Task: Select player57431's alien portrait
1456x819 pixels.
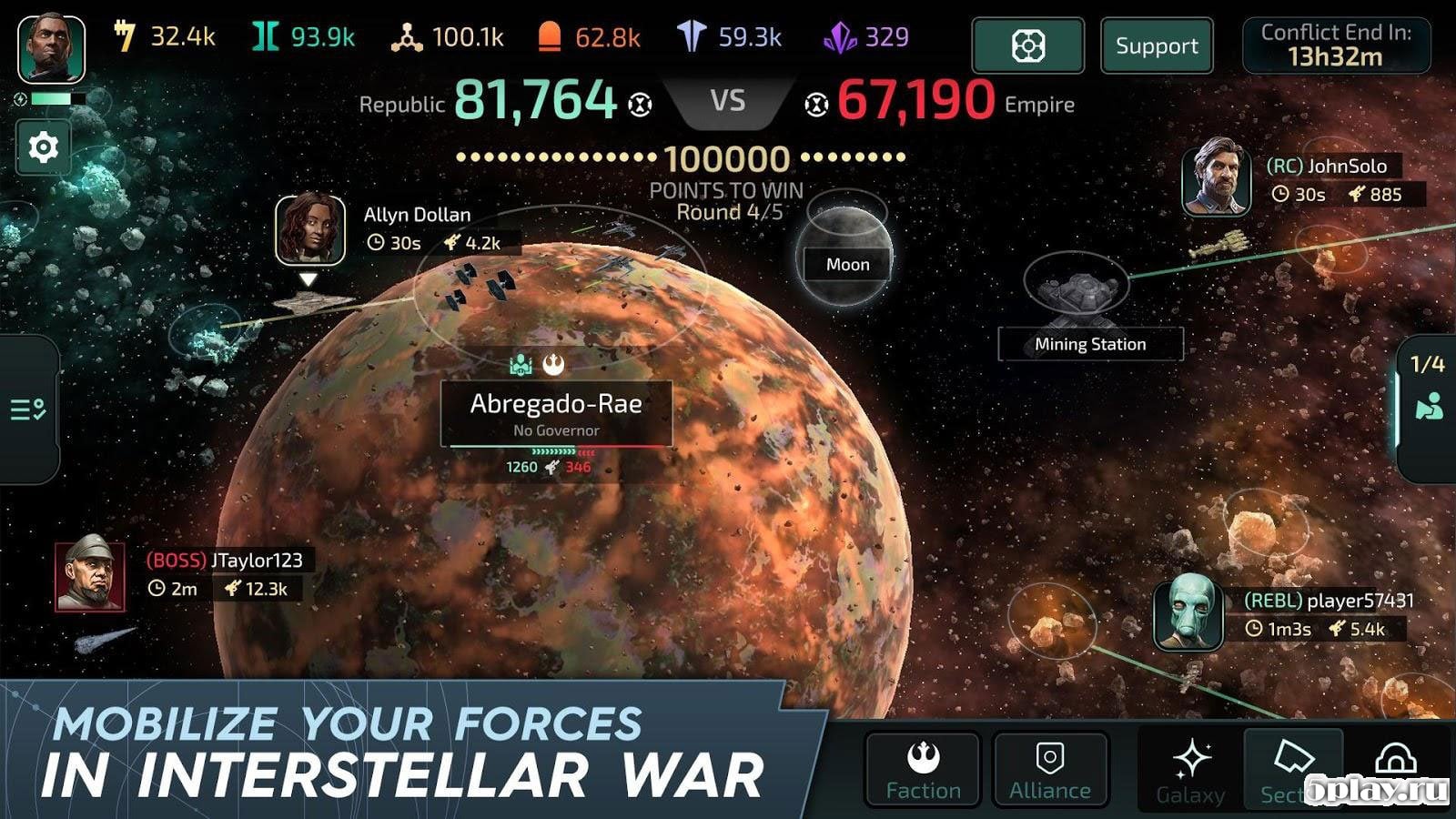Action: point(1188,612)
